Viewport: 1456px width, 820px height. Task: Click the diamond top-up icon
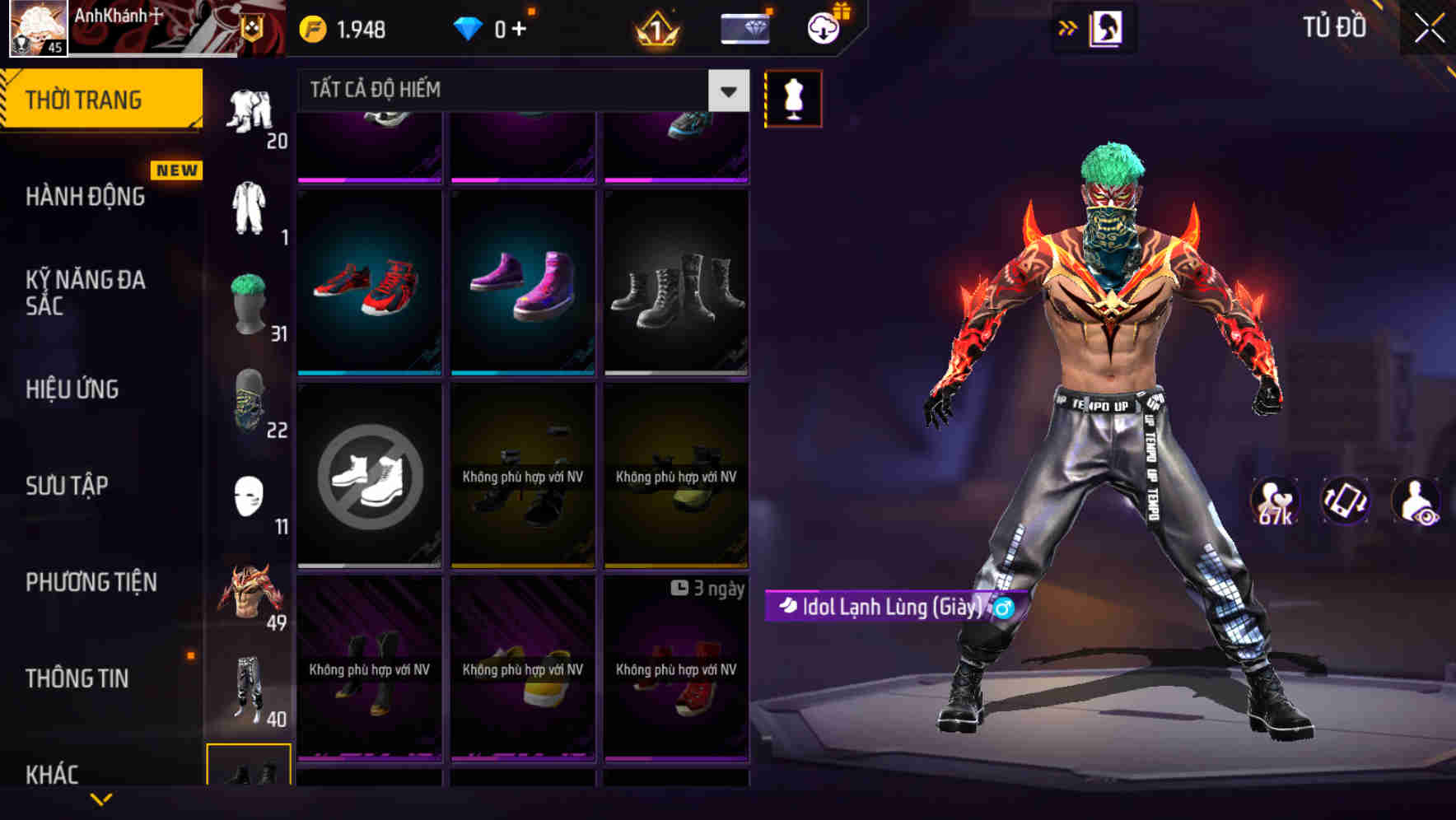pos(745,27)
